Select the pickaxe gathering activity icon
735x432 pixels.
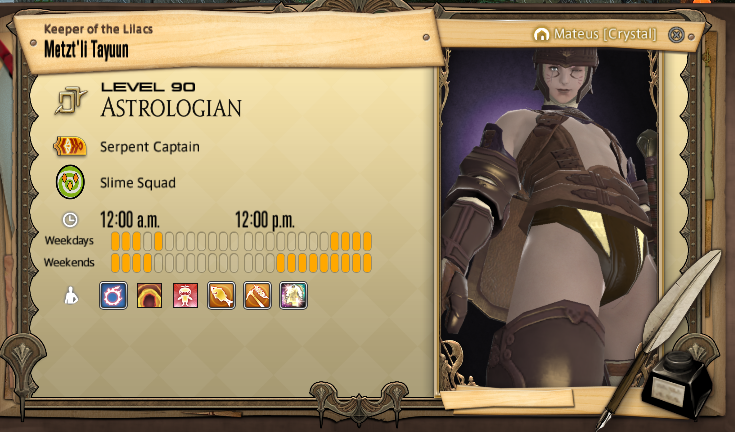point(257,295)
